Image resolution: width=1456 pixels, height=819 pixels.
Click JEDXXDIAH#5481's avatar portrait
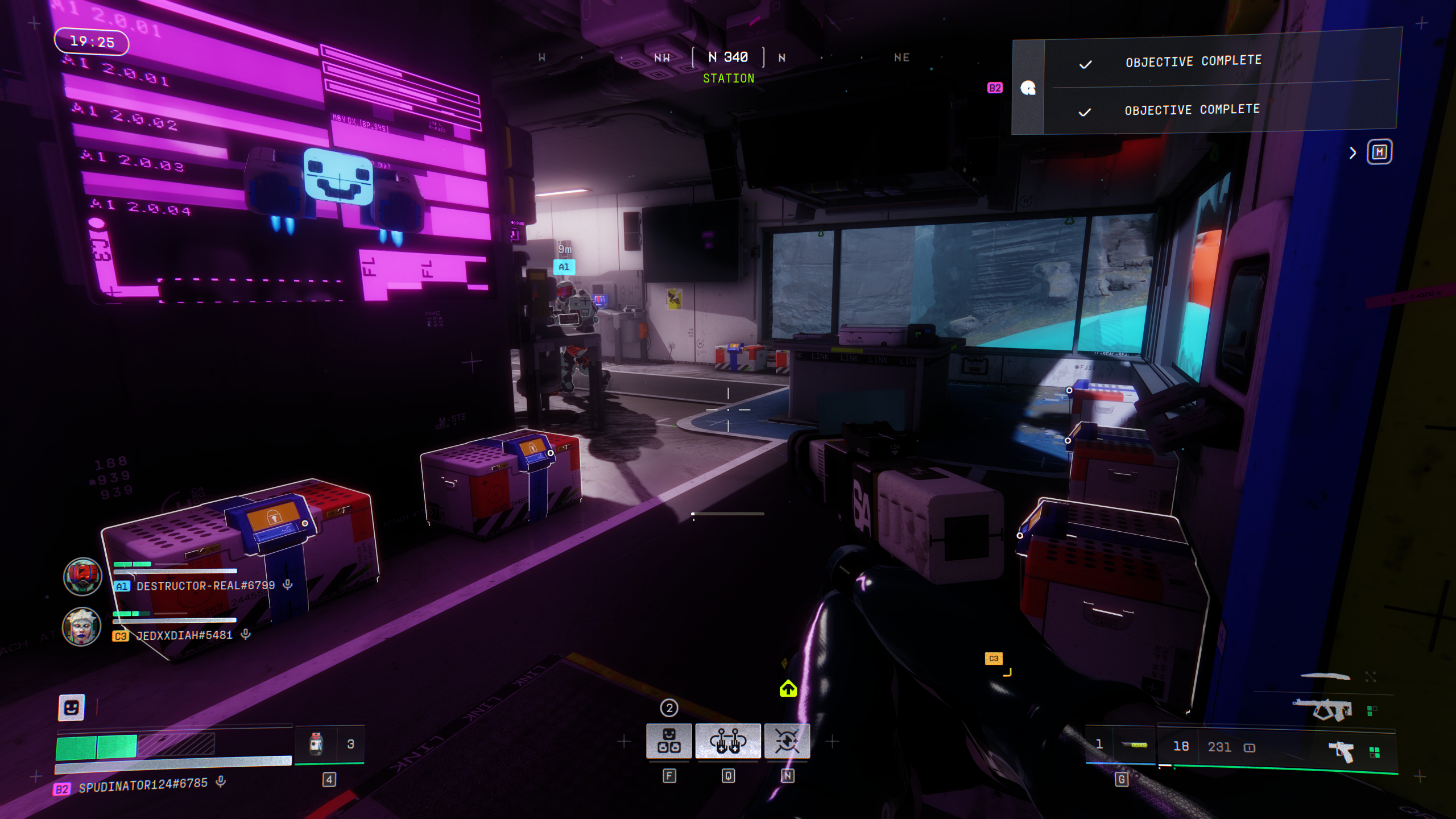pyautogui.click(x=82, y=626)
